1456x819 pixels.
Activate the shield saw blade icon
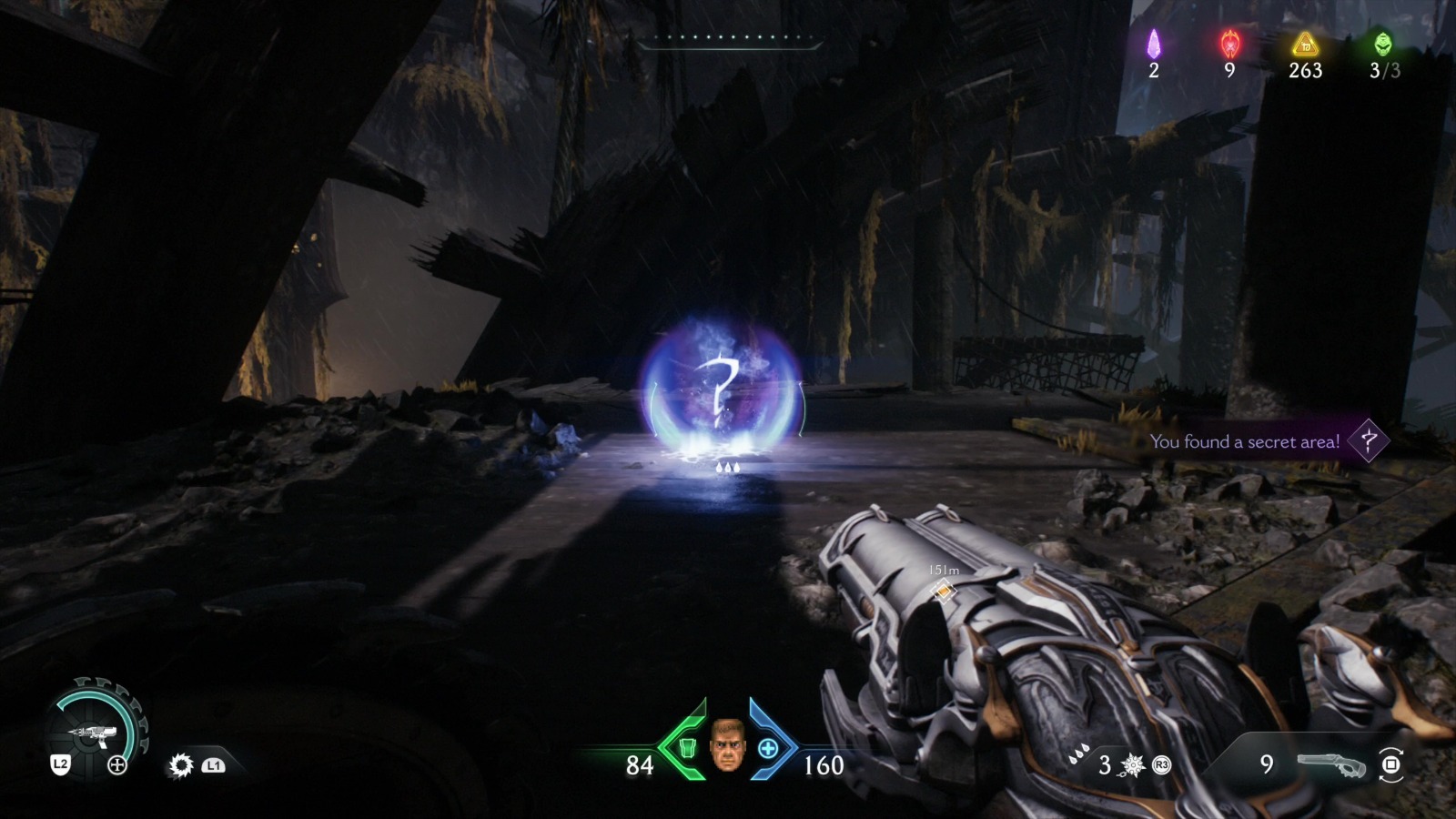(181, 765)
